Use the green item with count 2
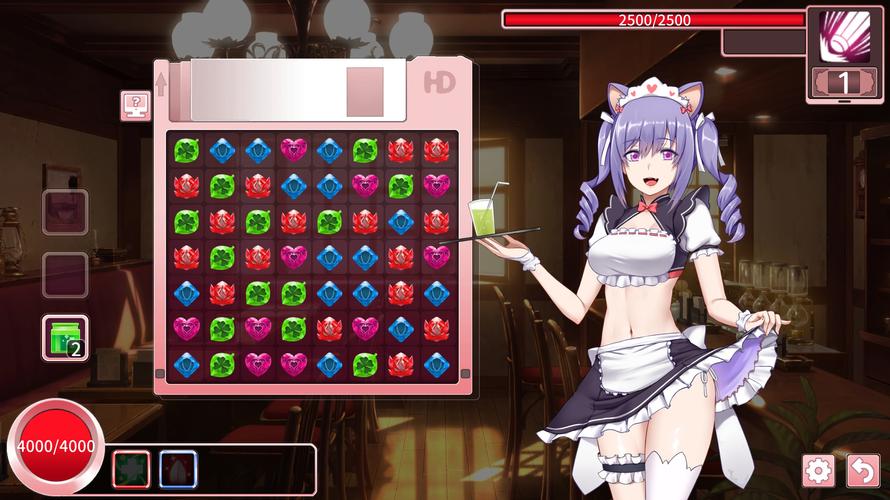 point(65,338)
